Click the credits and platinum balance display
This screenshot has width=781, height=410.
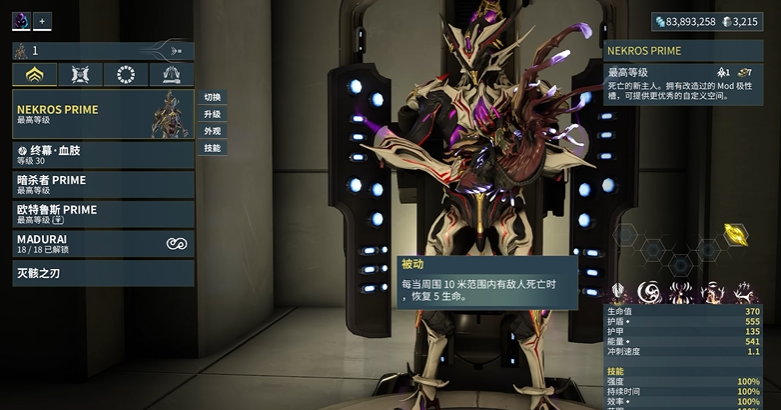(714, 21)
